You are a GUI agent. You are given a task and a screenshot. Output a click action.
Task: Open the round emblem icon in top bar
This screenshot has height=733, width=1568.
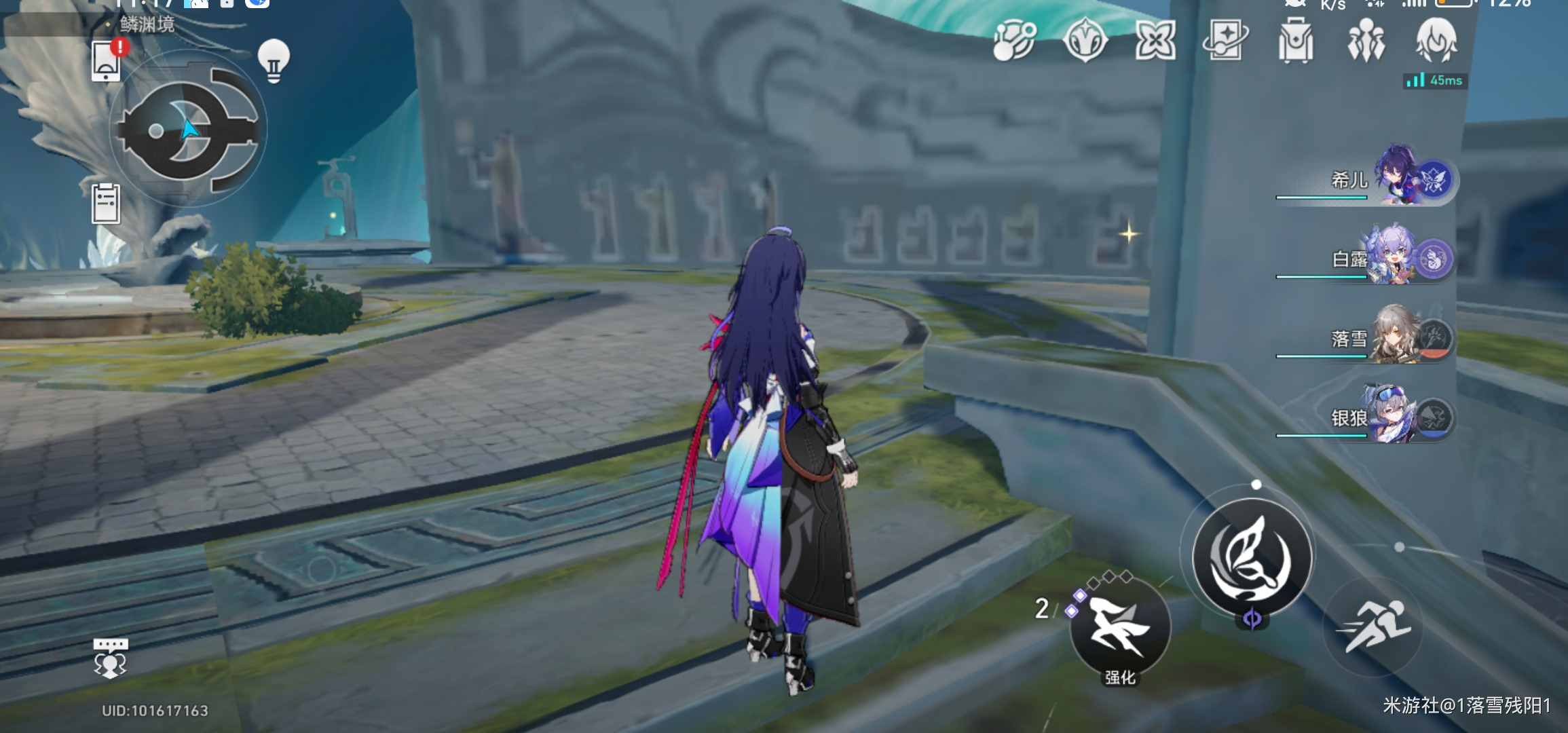(x=1085, y=40)
